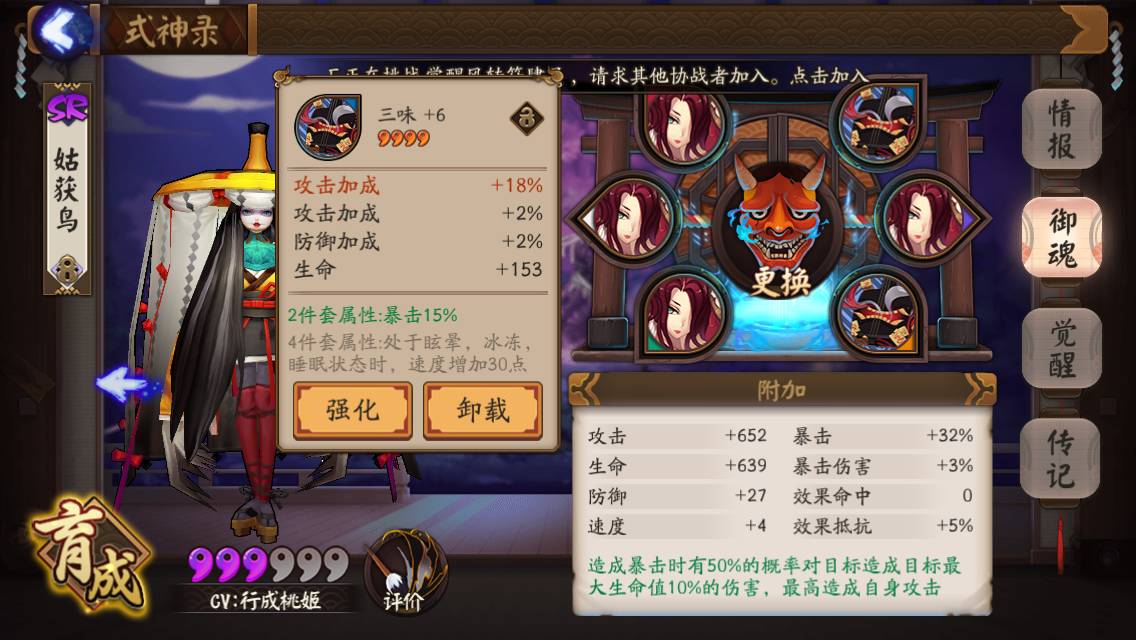Select the top-left soul slot
This screenshot has height=640, width=1136.
[681, 124]
